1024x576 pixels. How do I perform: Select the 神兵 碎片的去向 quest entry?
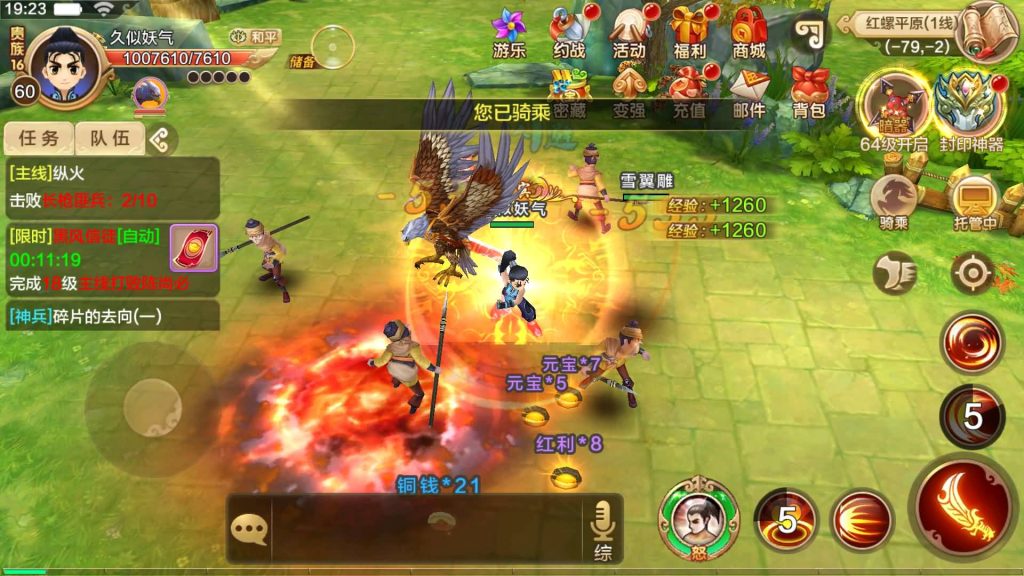[x=111, y=317]
